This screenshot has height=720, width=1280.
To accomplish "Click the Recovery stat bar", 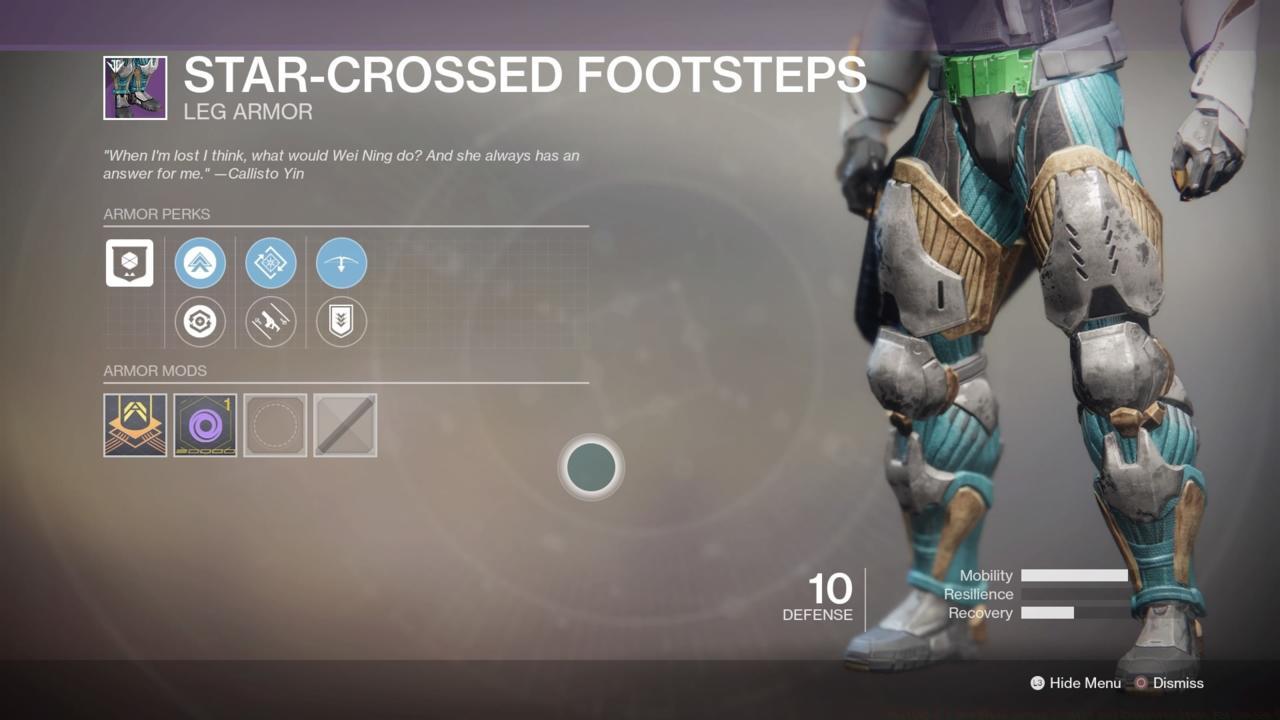I will pos(1075,613).
